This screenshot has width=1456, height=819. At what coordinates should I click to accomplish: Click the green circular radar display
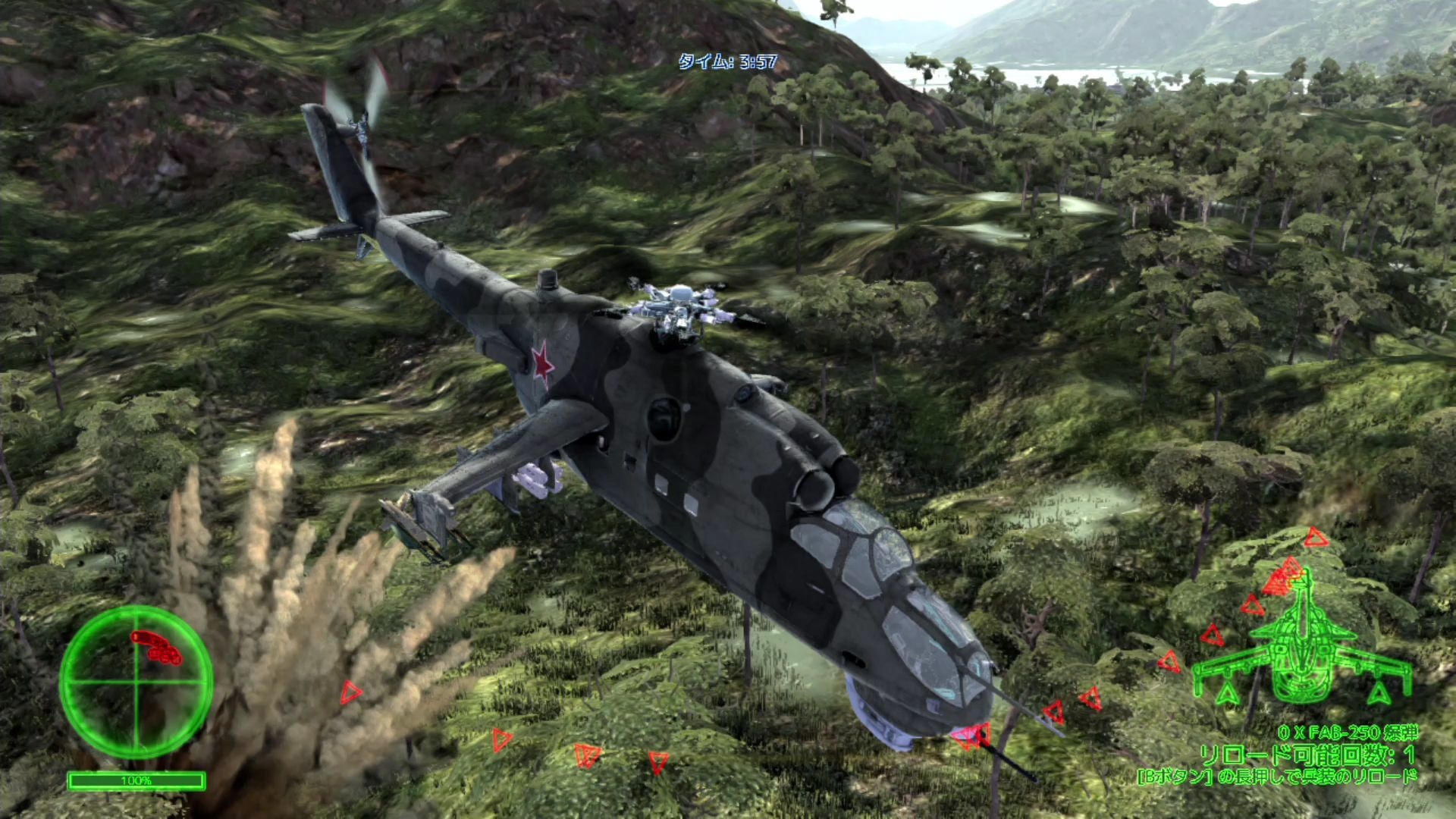click(x=136, y=681)
